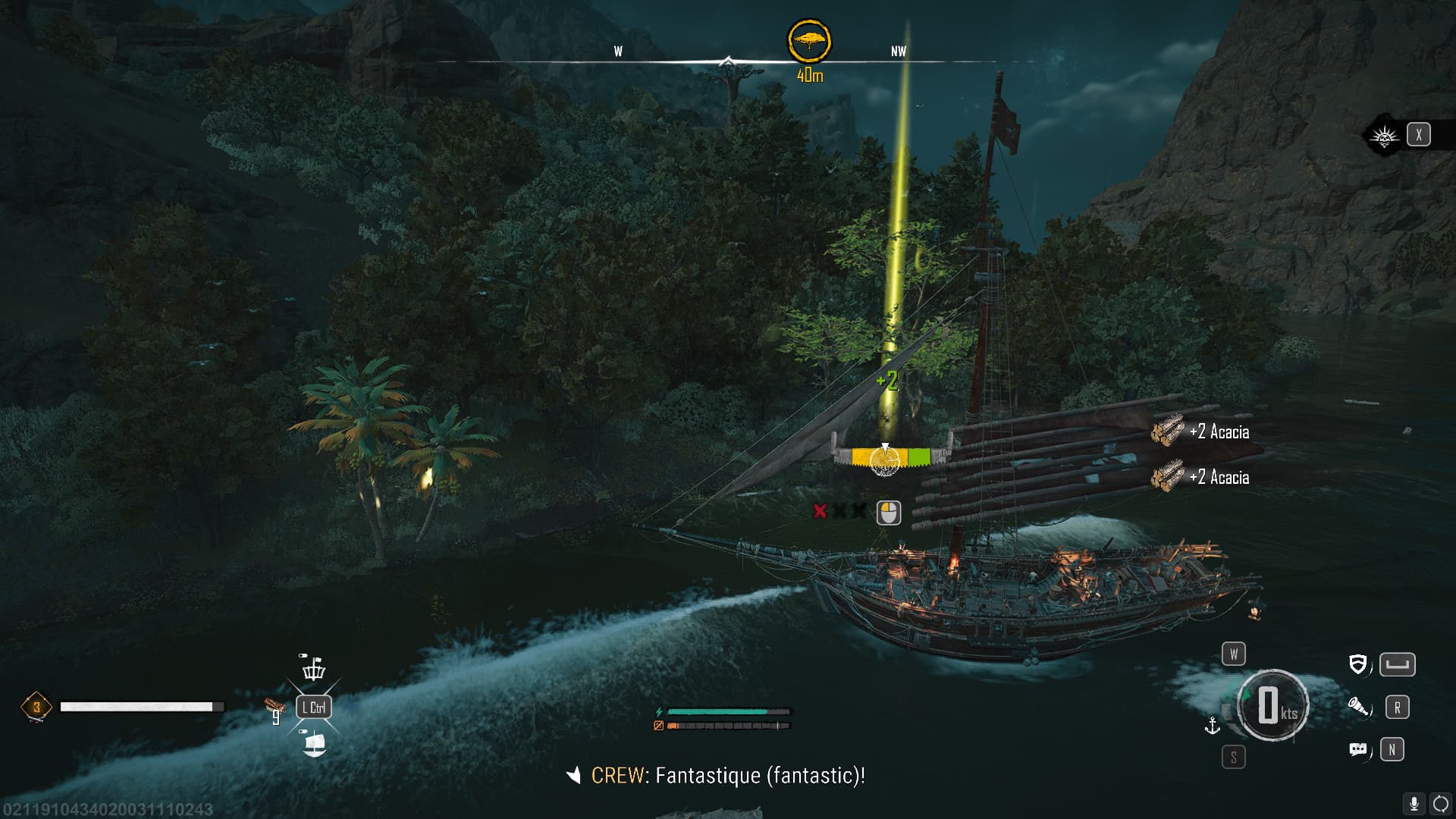Select the acacia tree objective marker on compass
The height and width of the screenshot is (819, 1456).
point(809,41)
